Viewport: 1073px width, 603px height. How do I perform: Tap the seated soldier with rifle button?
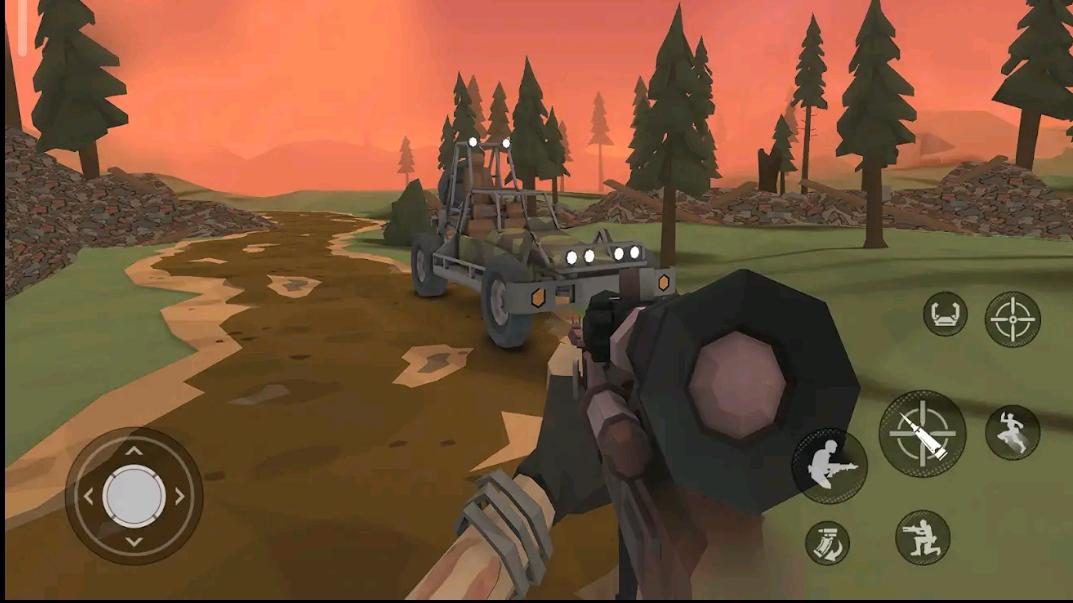tap(829, 465)
